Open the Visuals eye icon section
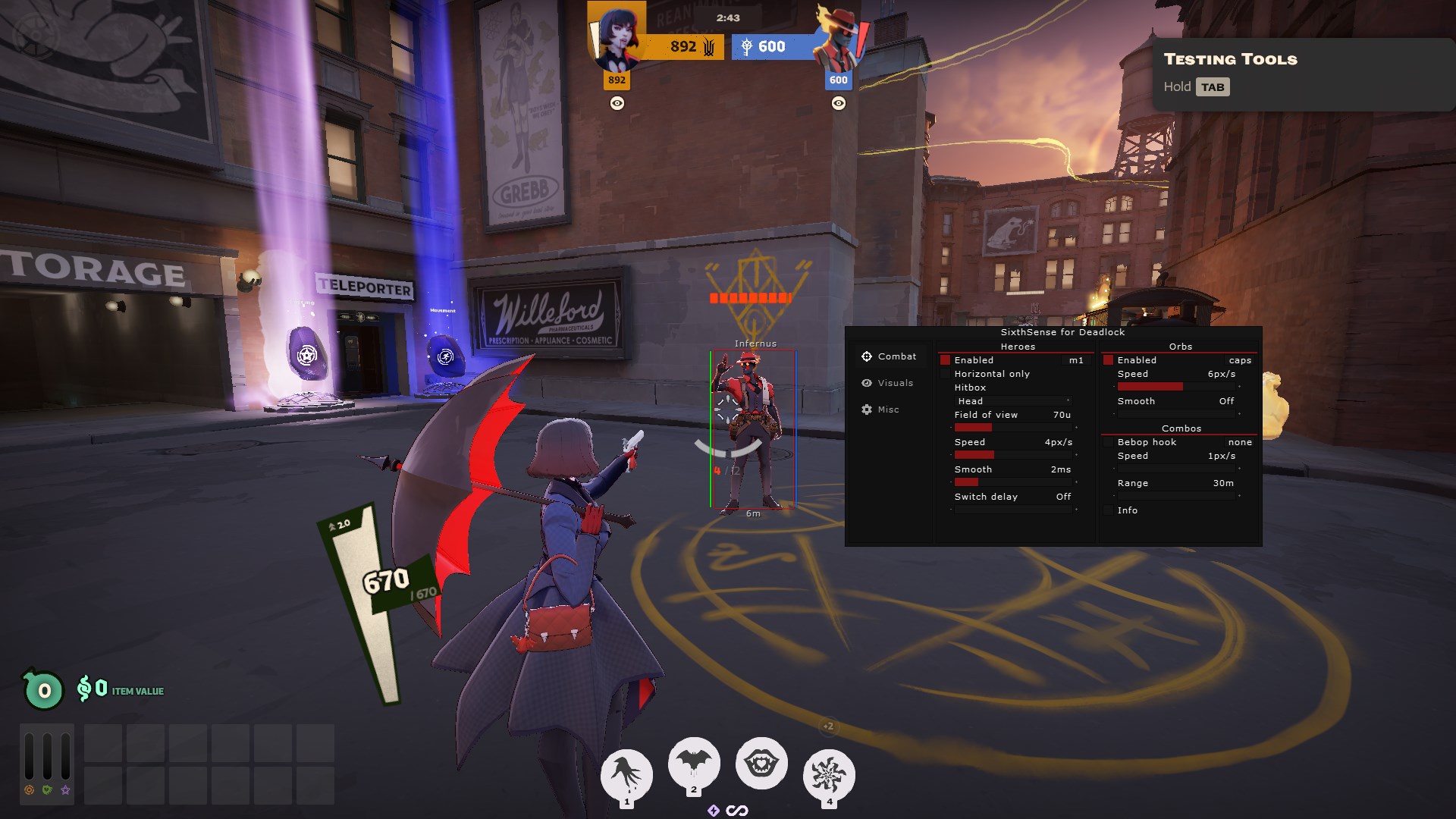 coord(867,383)
